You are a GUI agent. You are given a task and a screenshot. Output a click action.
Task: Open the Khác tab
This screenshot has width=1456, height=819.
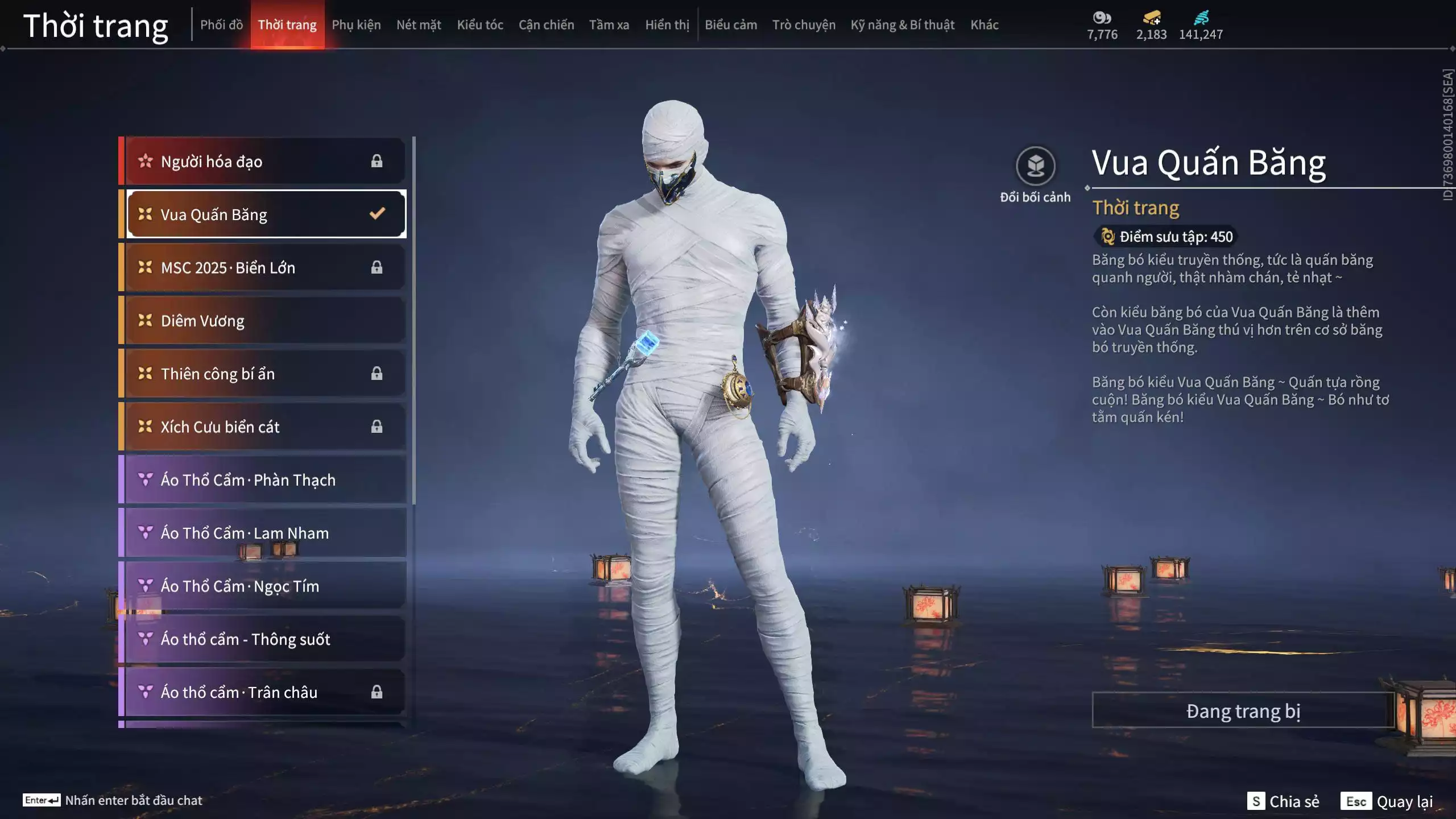985,25
